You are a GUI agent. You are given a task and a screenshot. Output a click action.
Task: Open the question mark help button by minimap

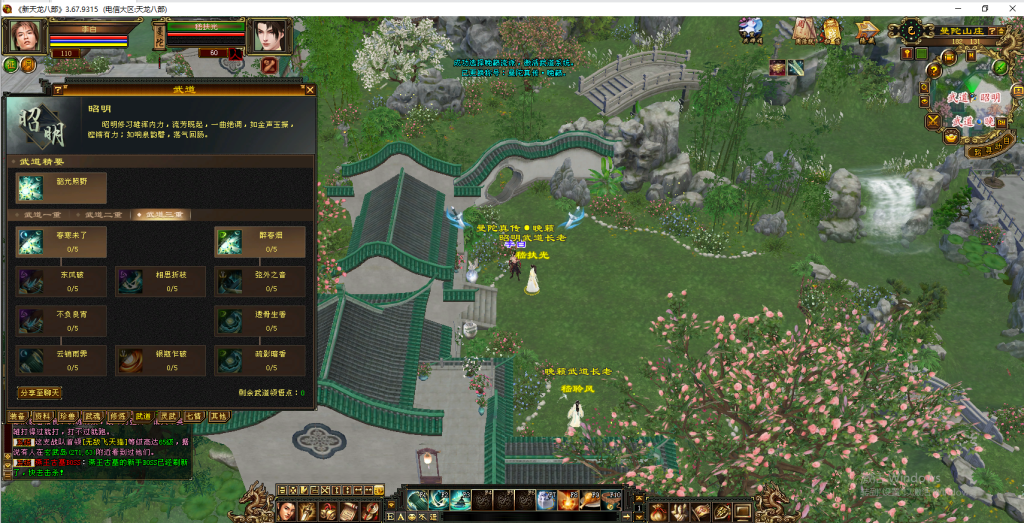(933, 71)
